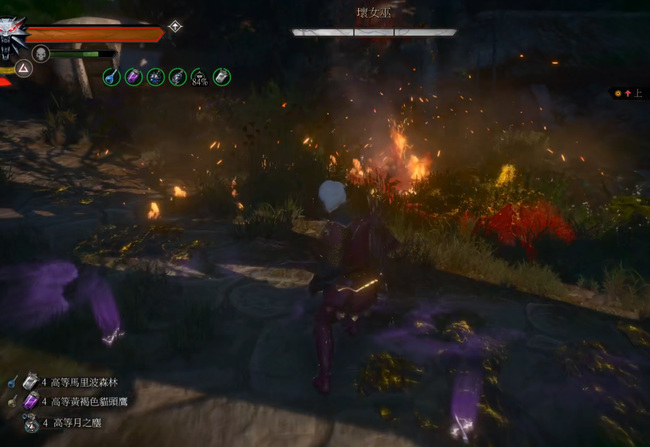The image size is (650, 447).
Task: Use the 高等黃褐色貓頭鷹 purple potion slot
Action: [x=29, y=401]
